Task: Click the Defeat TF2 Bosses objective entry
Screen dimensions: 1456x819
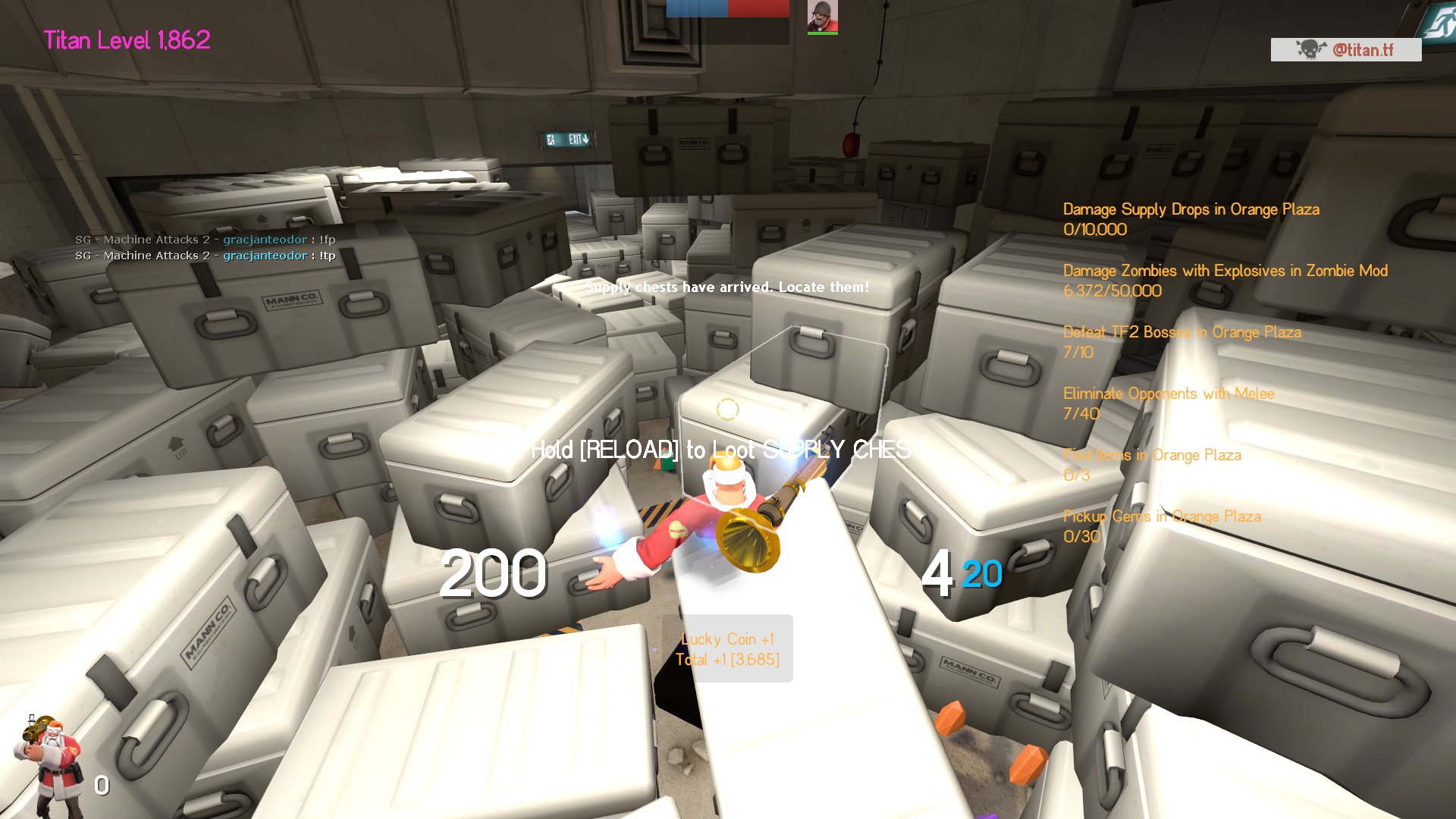Action: coord(1181,341)
